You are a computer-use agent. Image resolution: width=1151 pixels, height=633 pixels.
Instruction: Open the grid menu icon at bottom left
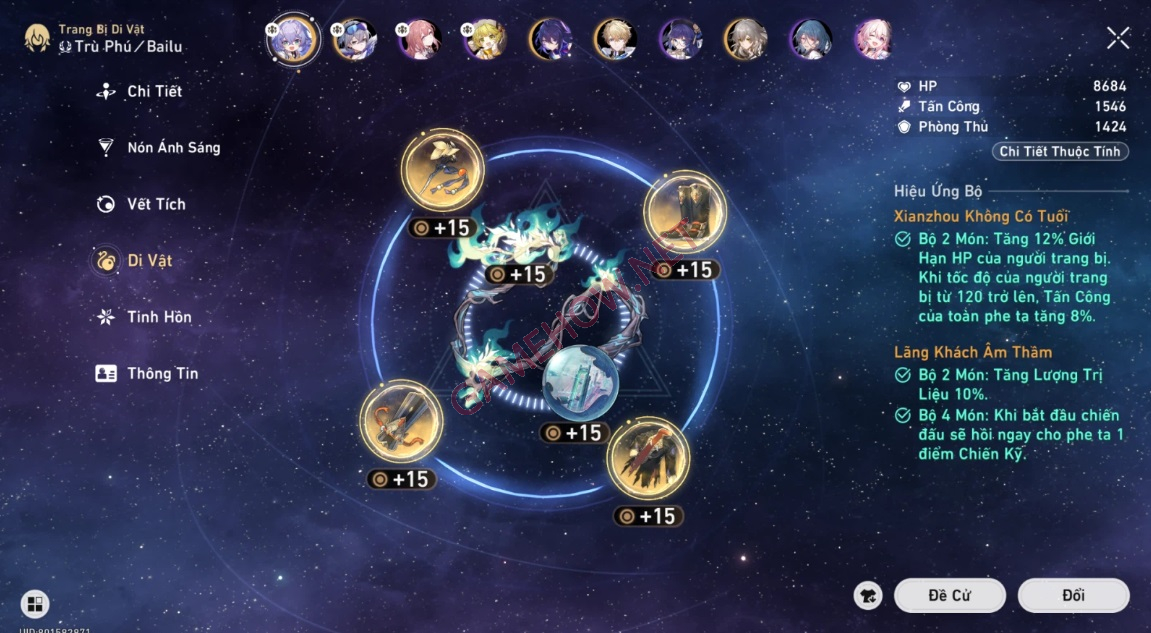point(35,603)
